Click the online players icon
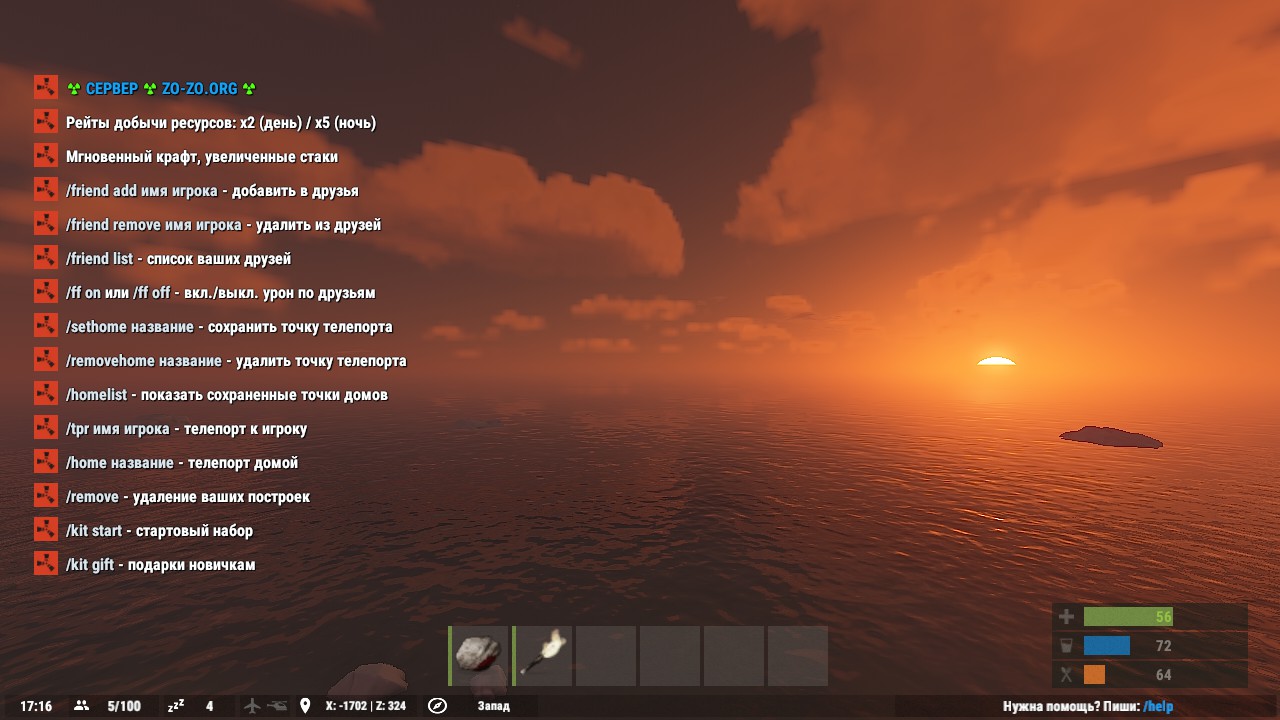 tap(82, 706)
